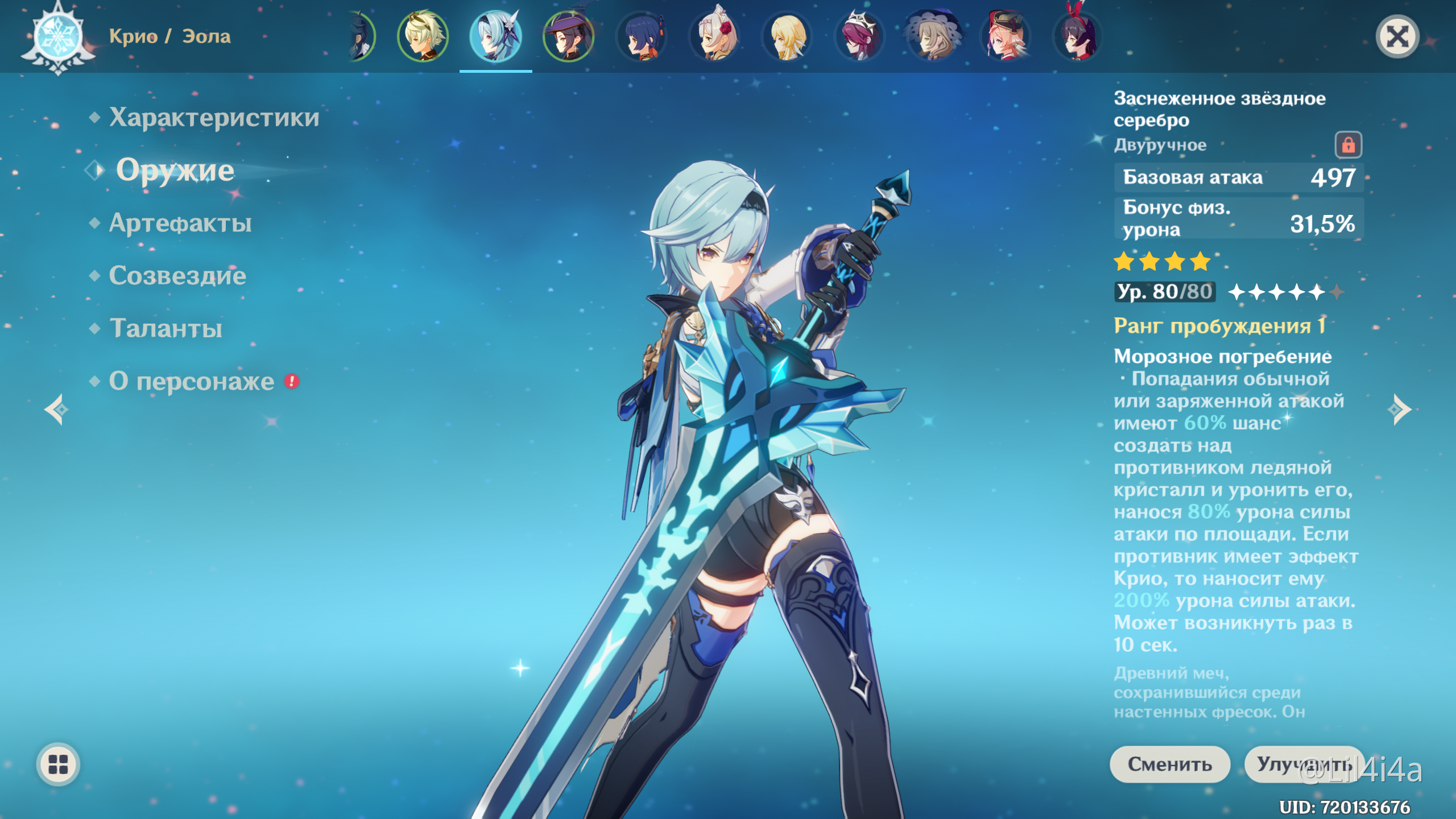The height and width of the screenshot is (819, 1456).
Task: Click Улучшить to enhance the weapon
Action: coord(1304,764)
